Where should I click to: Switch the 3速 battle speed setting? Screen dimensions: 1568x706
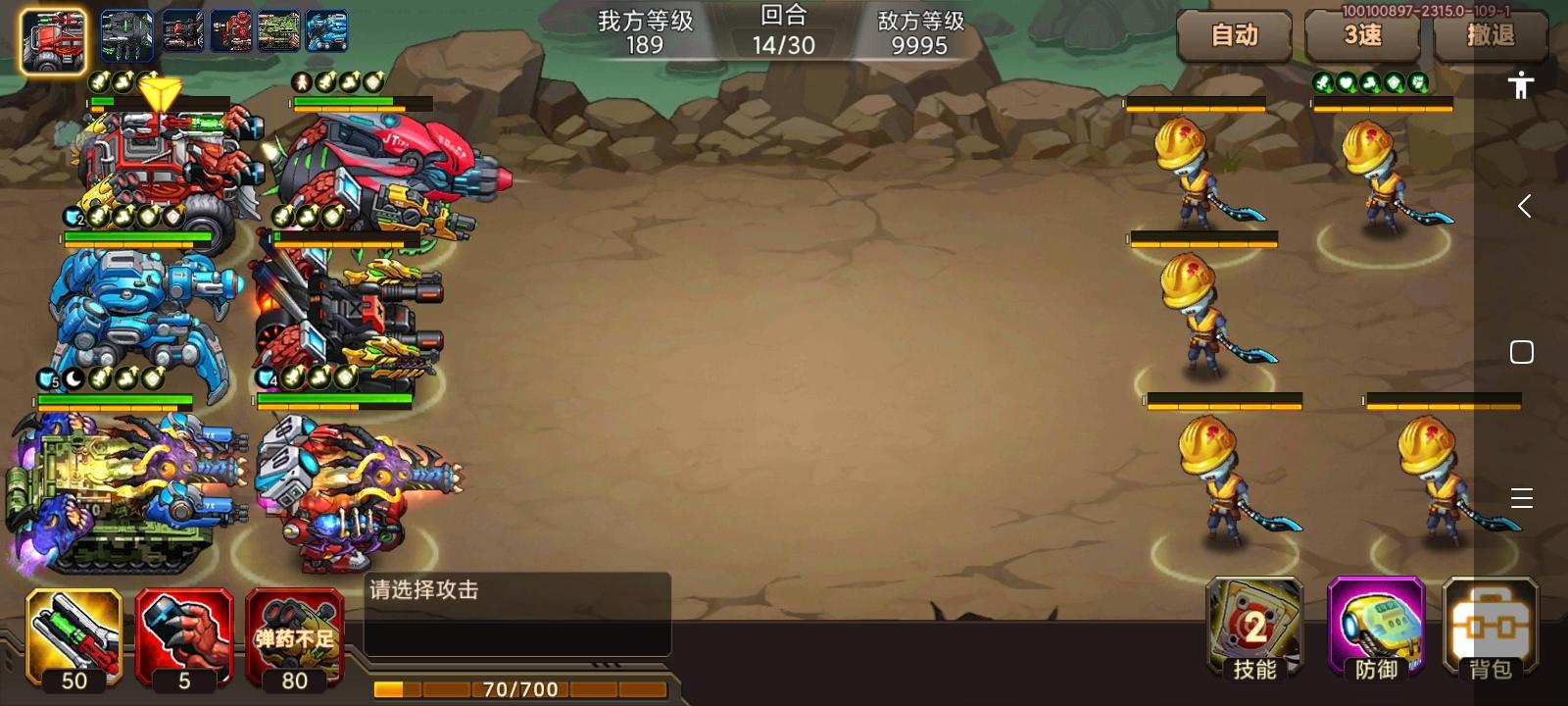click(1362, 37)
